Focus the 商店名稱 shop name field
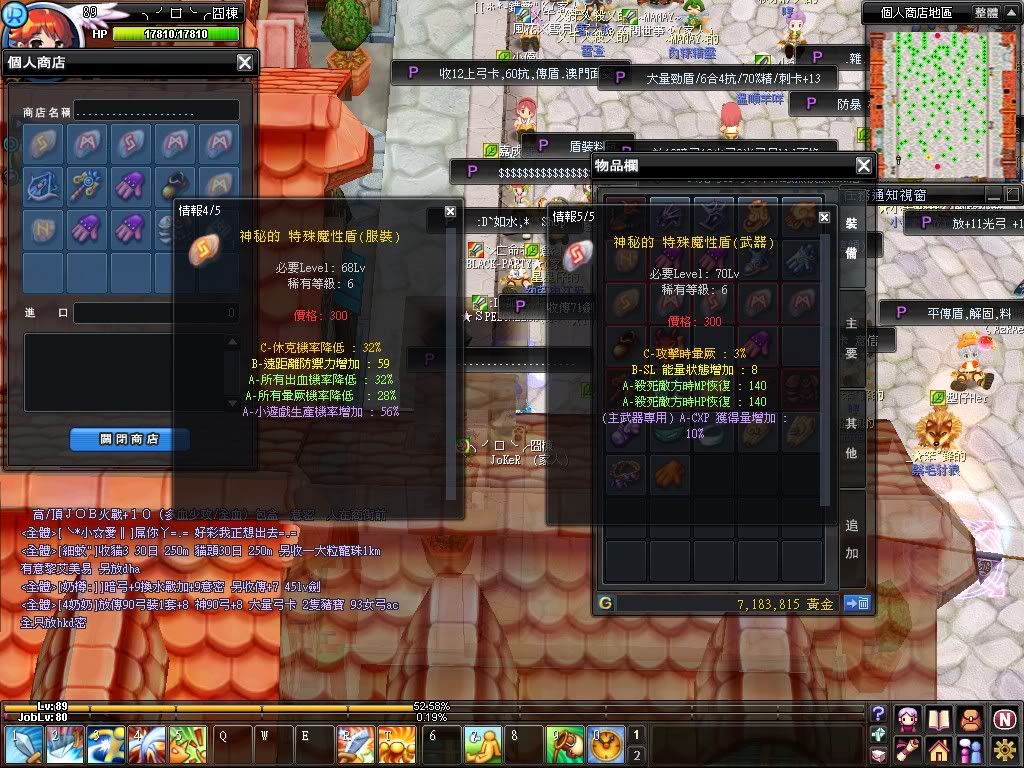The height and width of the screenshot is (768, 1024). (156, 111)
